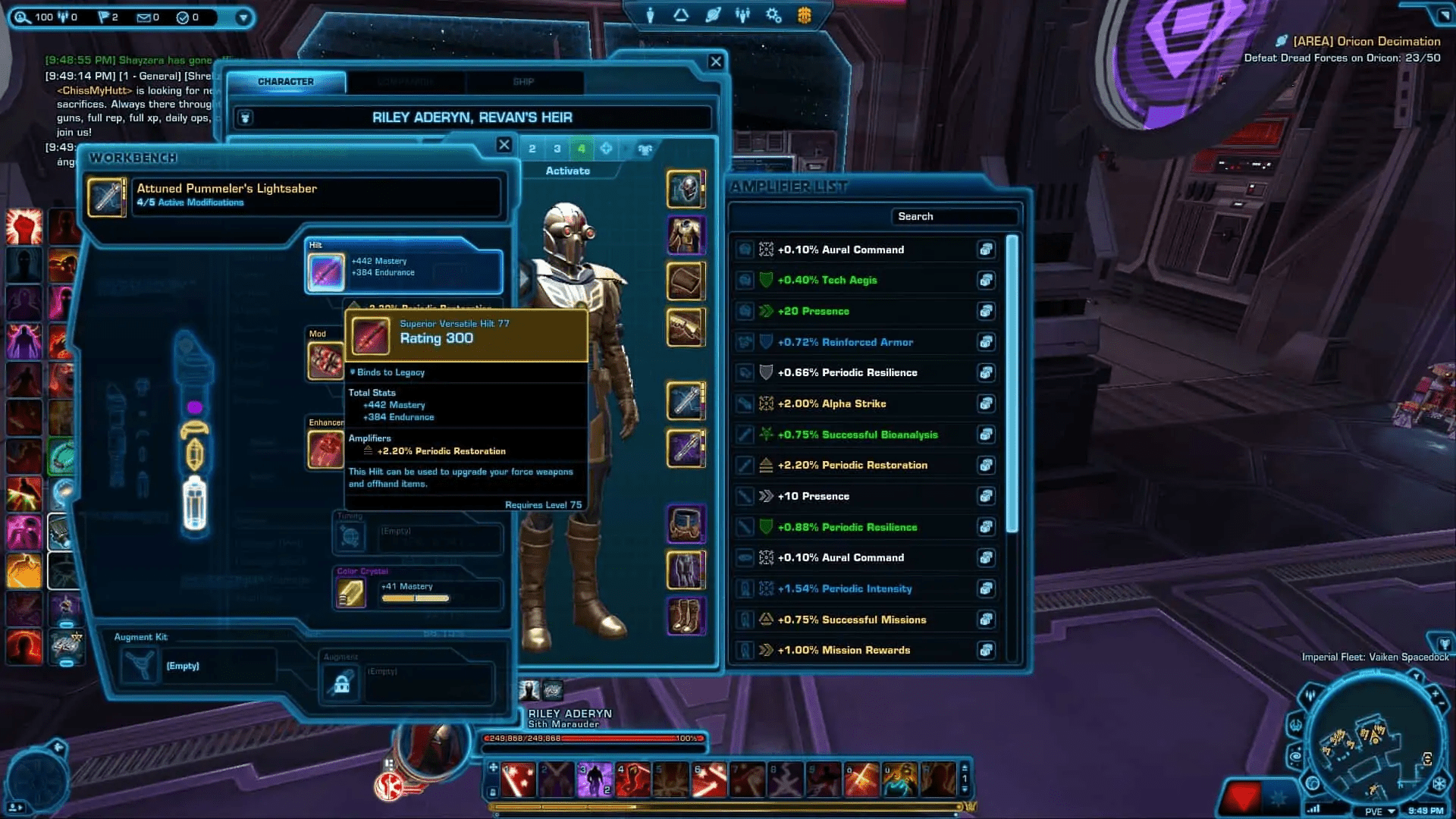
Task: Toggle the signal strength indicator below the minimap
Action: (x=1315, y=808)
